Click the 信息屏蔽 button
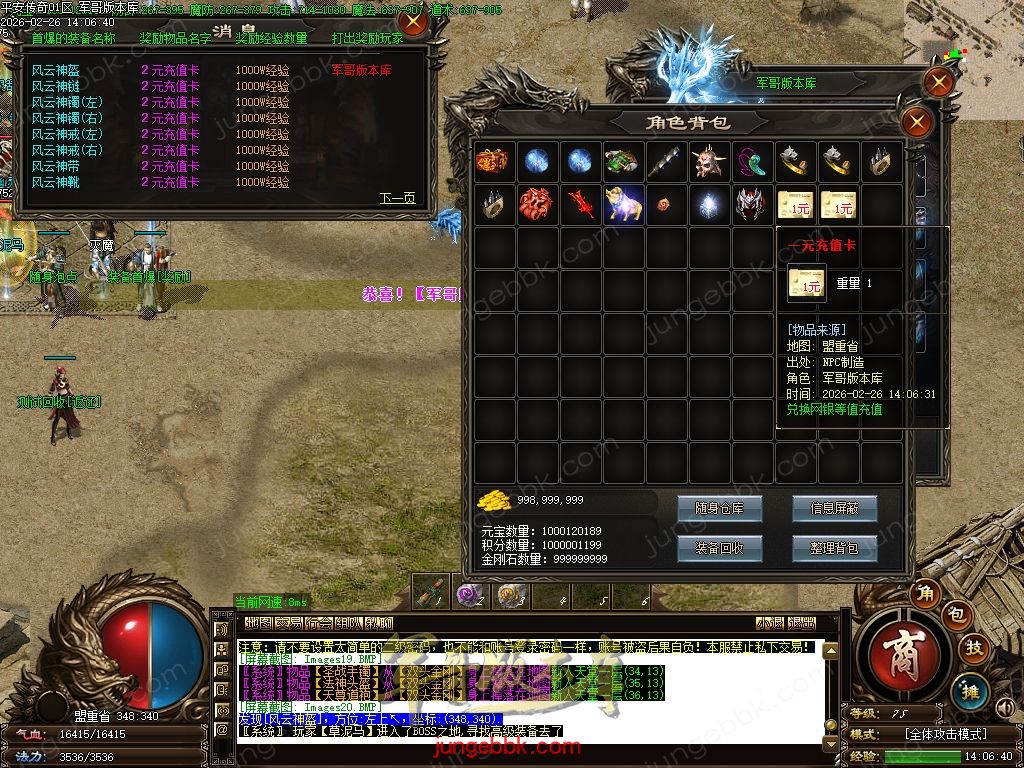 [x=834, y=508]
